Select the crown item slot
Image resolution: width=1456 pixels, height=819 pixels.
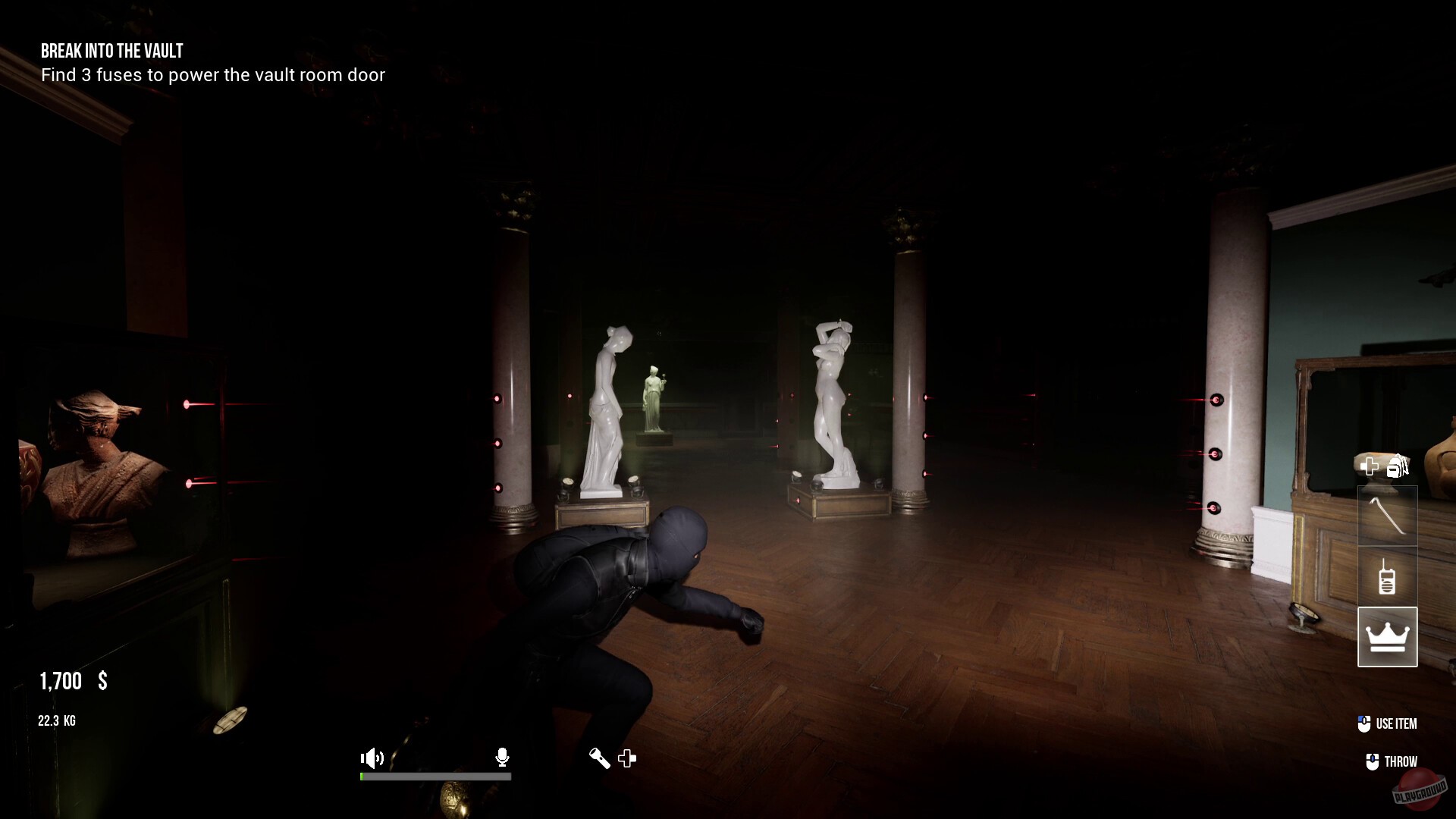click(x=1388, y=637)
